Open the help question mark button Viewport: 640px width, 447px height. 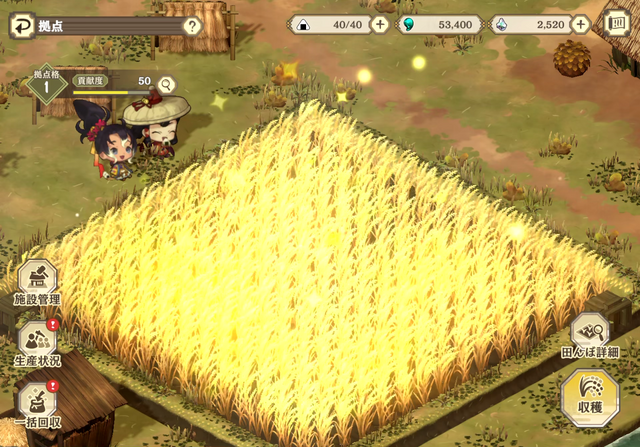(x=192, y=26)
